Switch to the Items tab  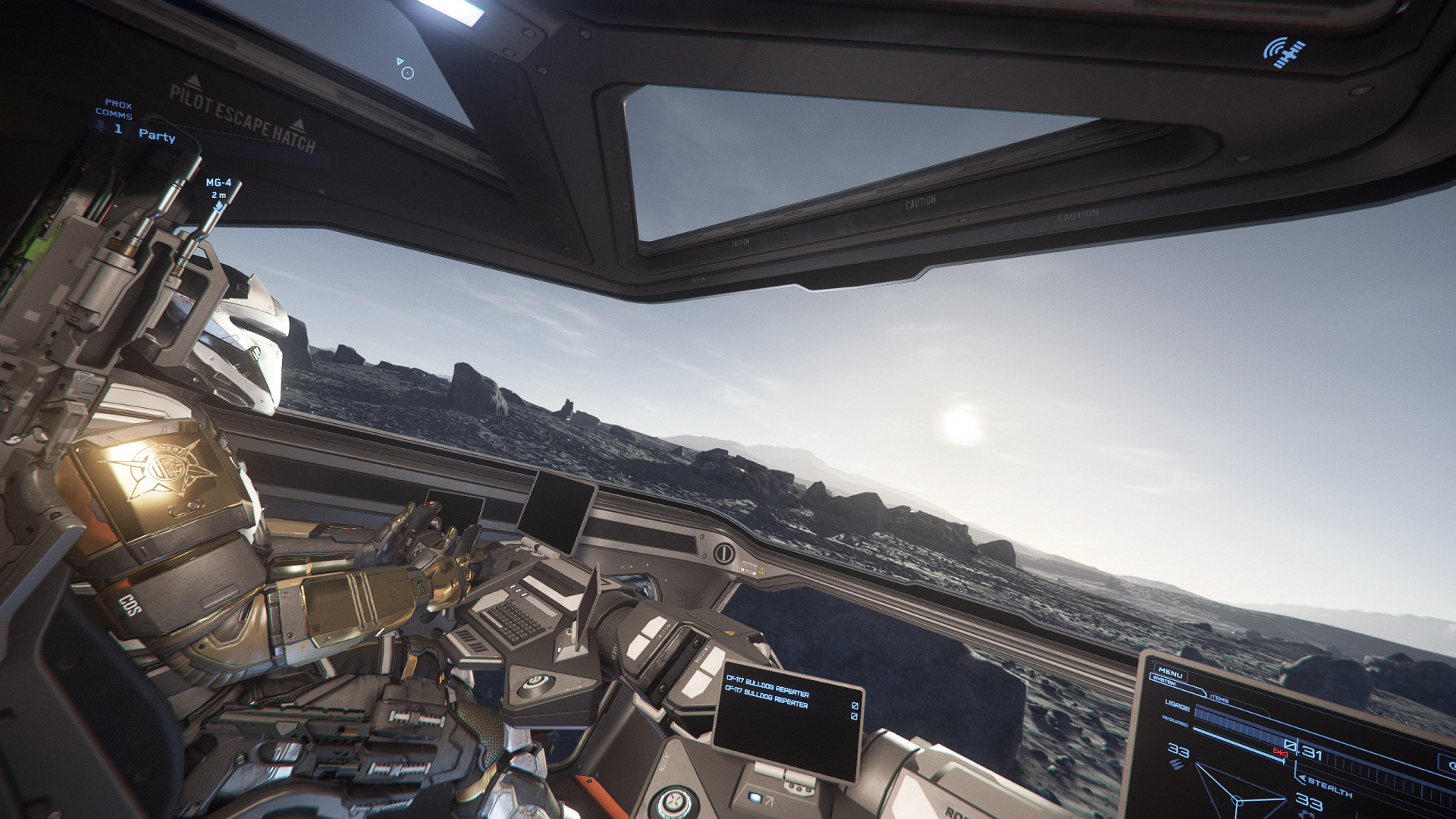pos(1219,698)
